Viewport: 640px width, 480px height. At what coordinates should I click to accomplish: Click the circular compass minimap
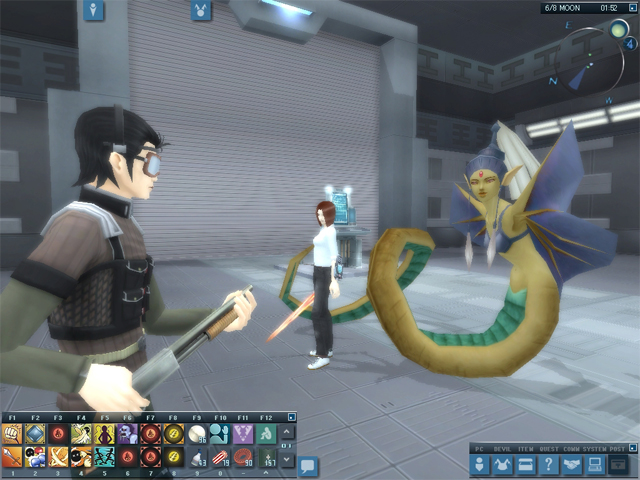[x=598, y=58]
